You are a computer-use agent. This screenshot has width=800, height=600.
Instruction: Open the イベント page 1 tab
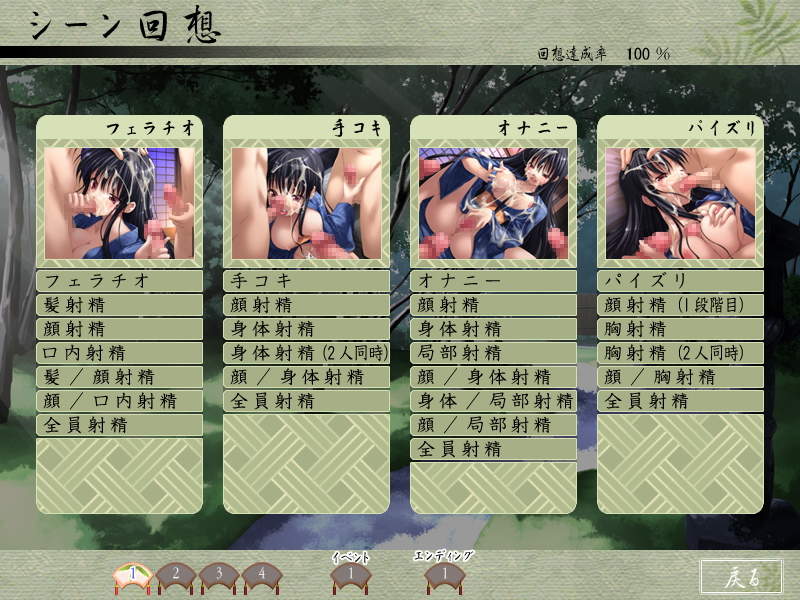click(x=350, y=574)
